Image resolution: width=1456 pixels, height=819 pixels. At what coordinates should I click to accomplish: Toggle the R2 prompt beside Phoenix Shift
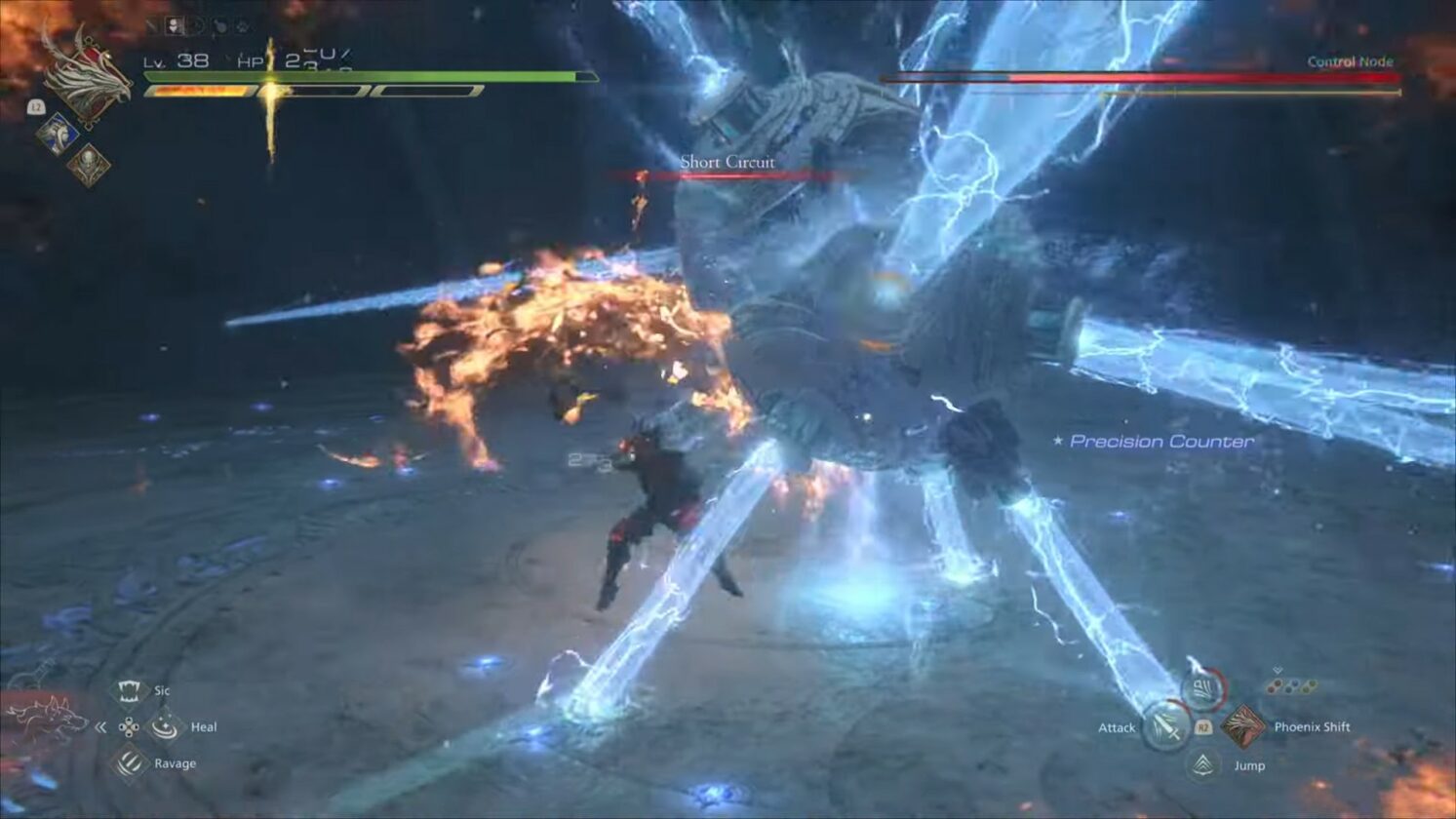pyautogui.click(x=1203, y=727)
